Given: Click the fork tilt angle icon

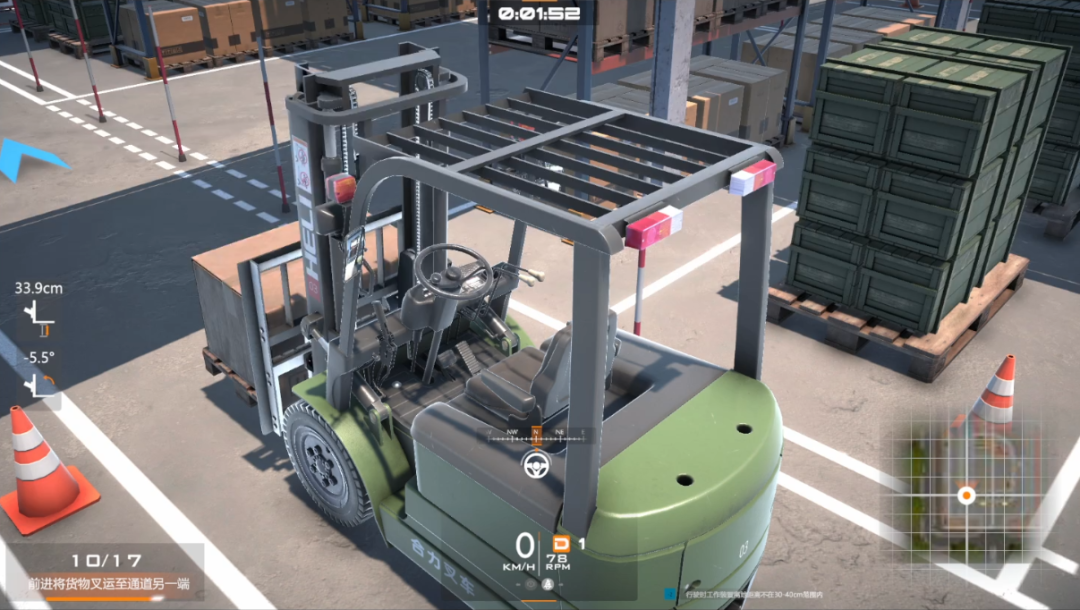Looking at the screenshot, I should coord(40,382).
